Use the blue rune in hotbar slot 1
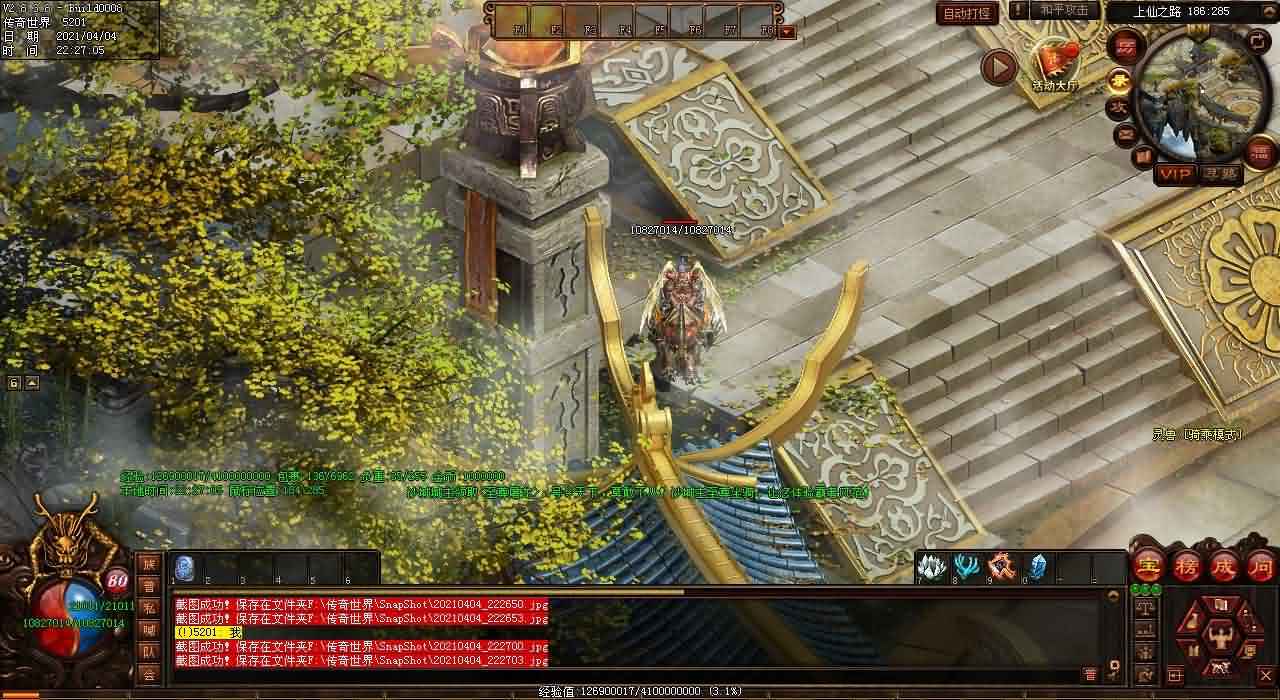This screenshot has width=1280, height=700. click(186, 567)
